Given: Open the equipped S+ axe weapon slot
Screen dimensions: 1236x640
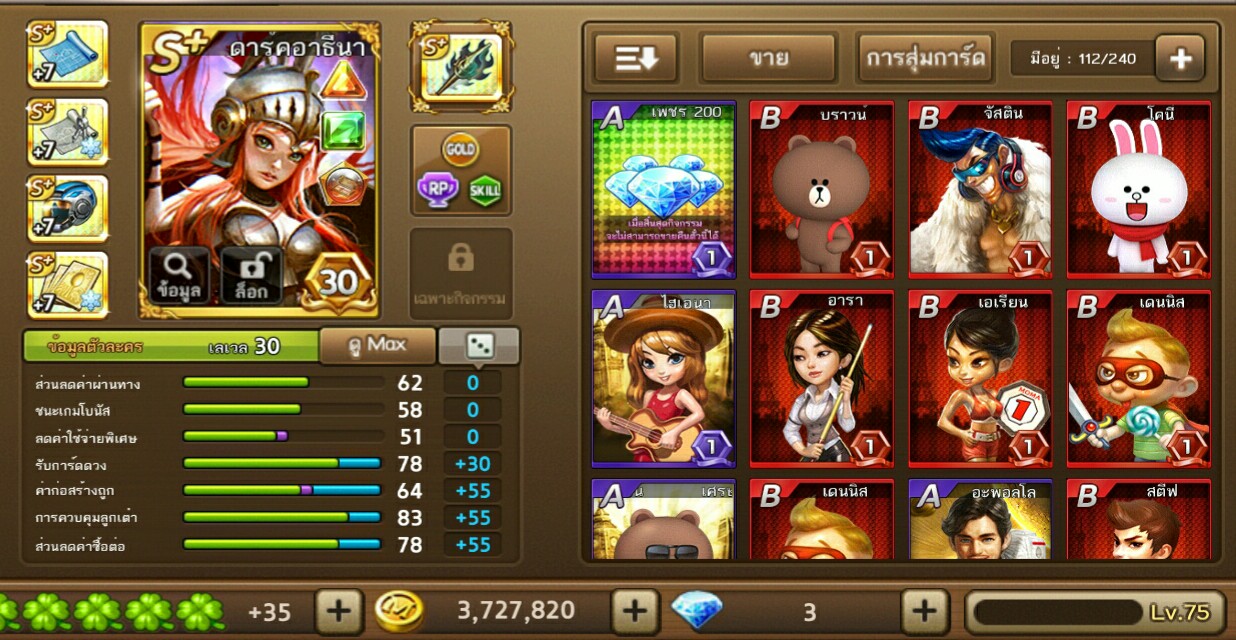Looking at the screenshot, I should 460,66.
